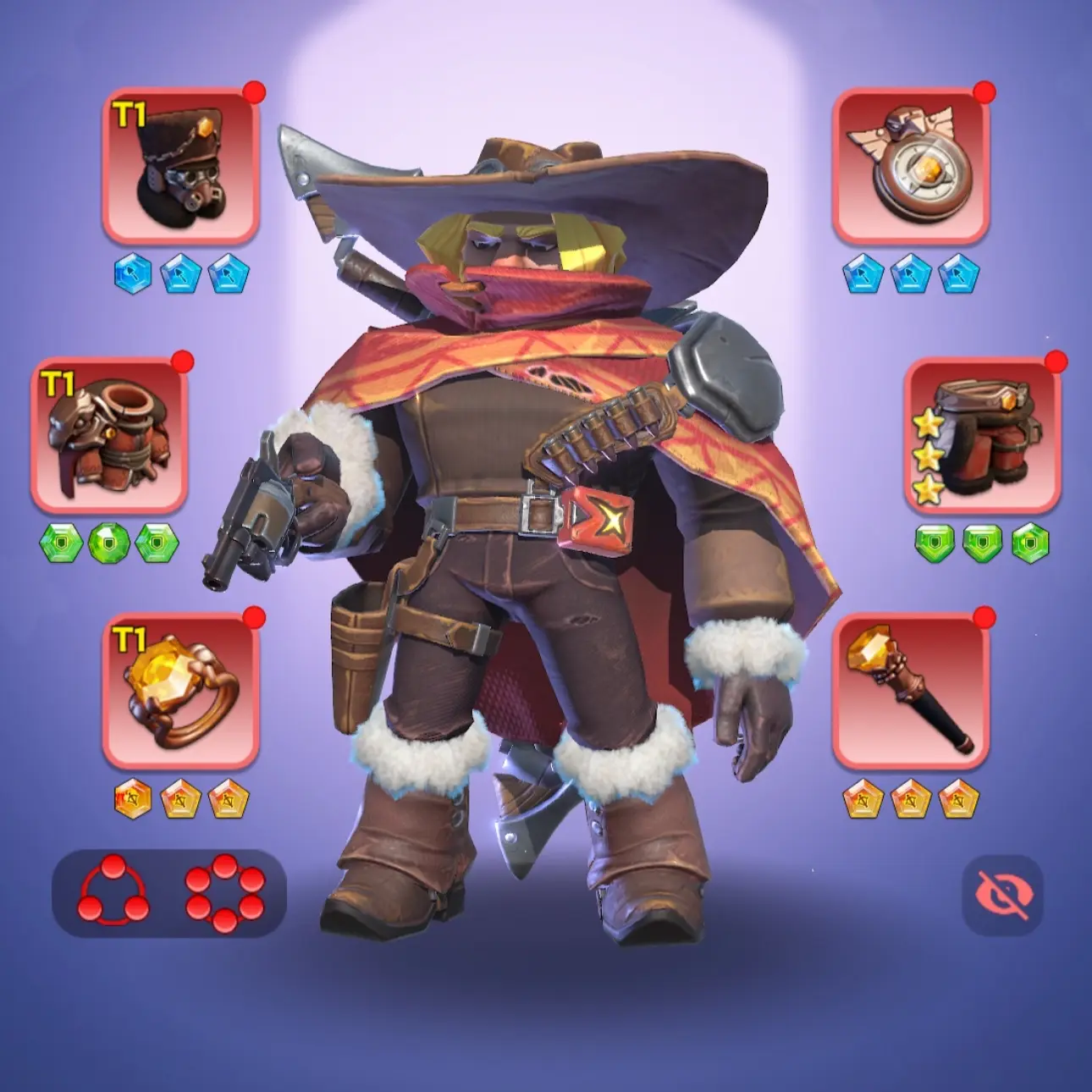
Task: Select the three-star red pants slot
Action: coord(982,435)
